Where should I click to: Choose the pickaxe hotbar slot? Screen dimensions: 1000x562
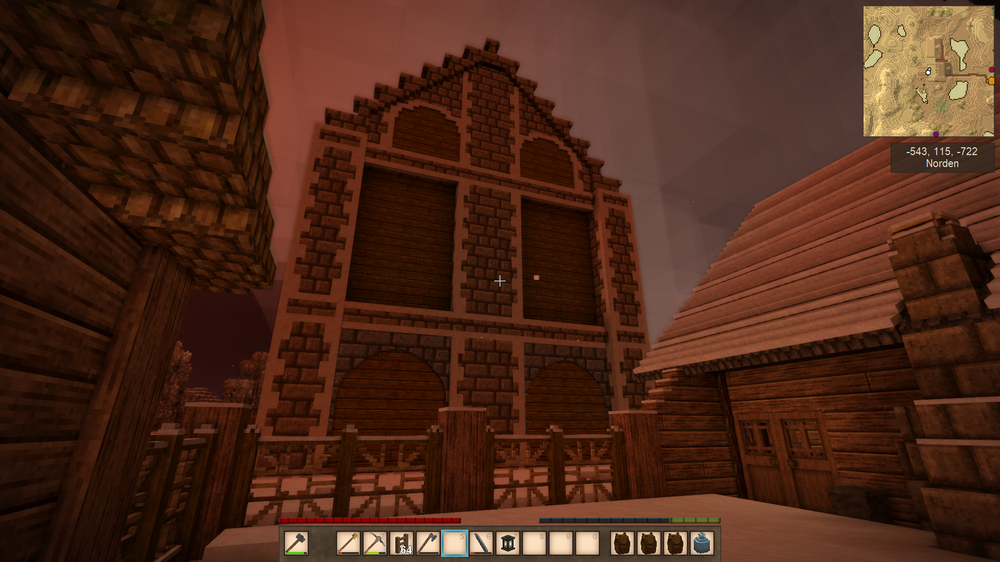click(x=375, y=544)
